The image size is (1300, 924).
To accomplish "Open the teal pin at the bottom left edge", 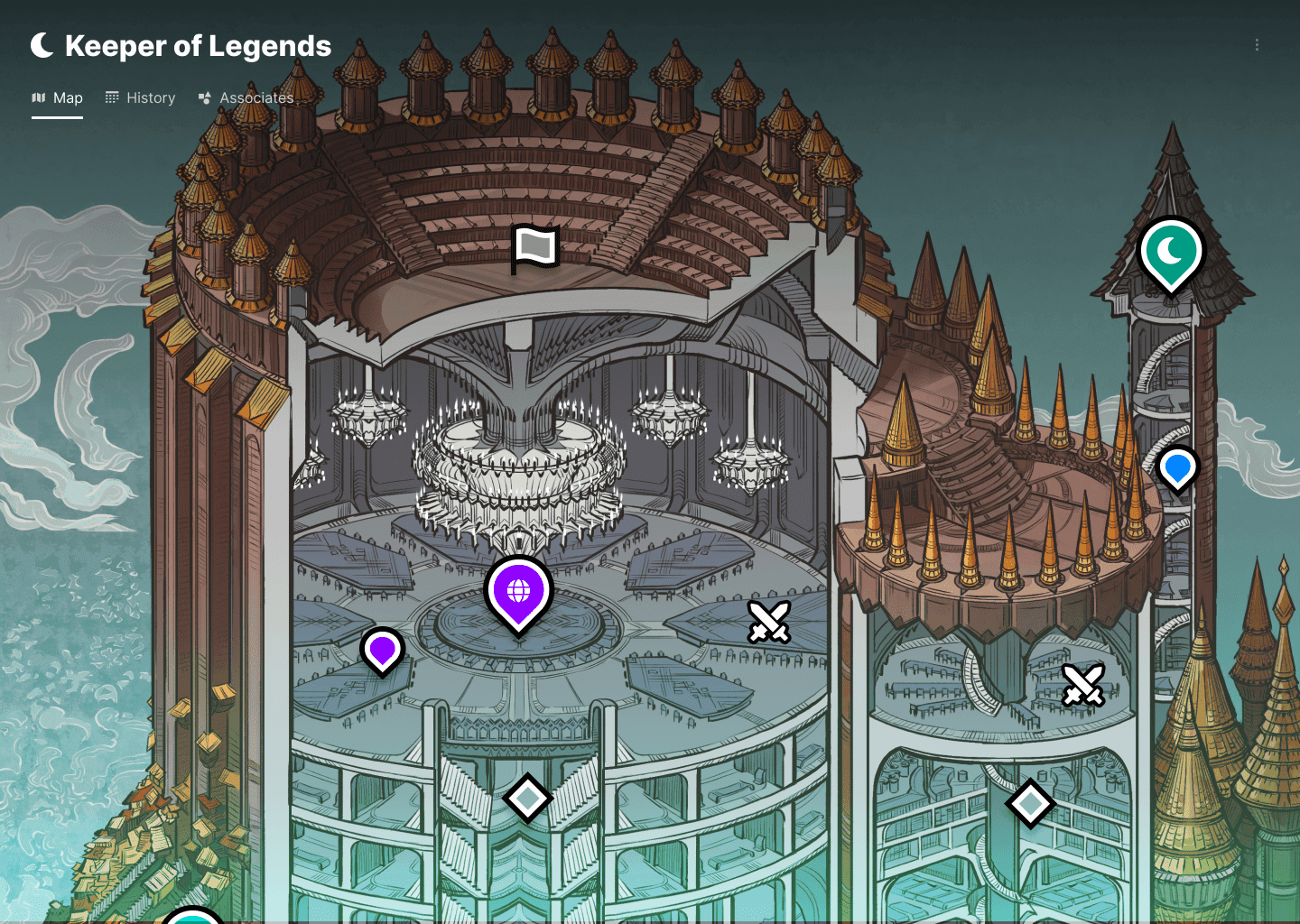I will point(192,916).
